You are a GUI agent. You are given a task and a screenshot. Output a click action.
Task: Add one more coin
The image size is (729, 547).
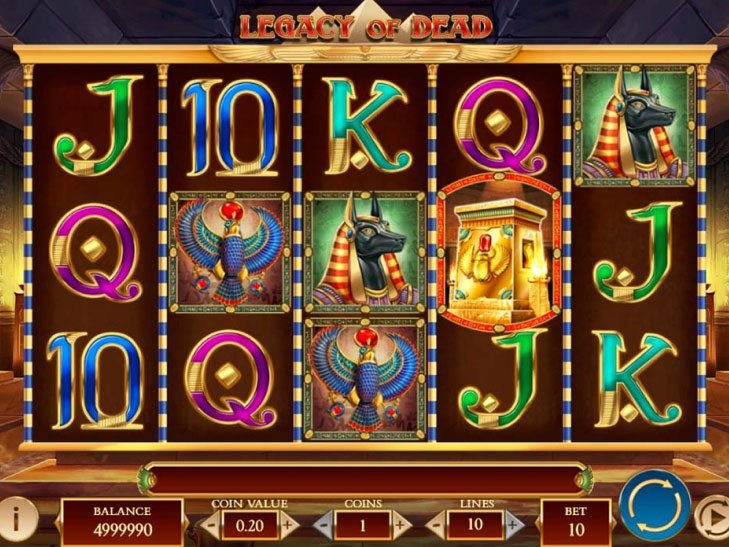coord(398,523)
